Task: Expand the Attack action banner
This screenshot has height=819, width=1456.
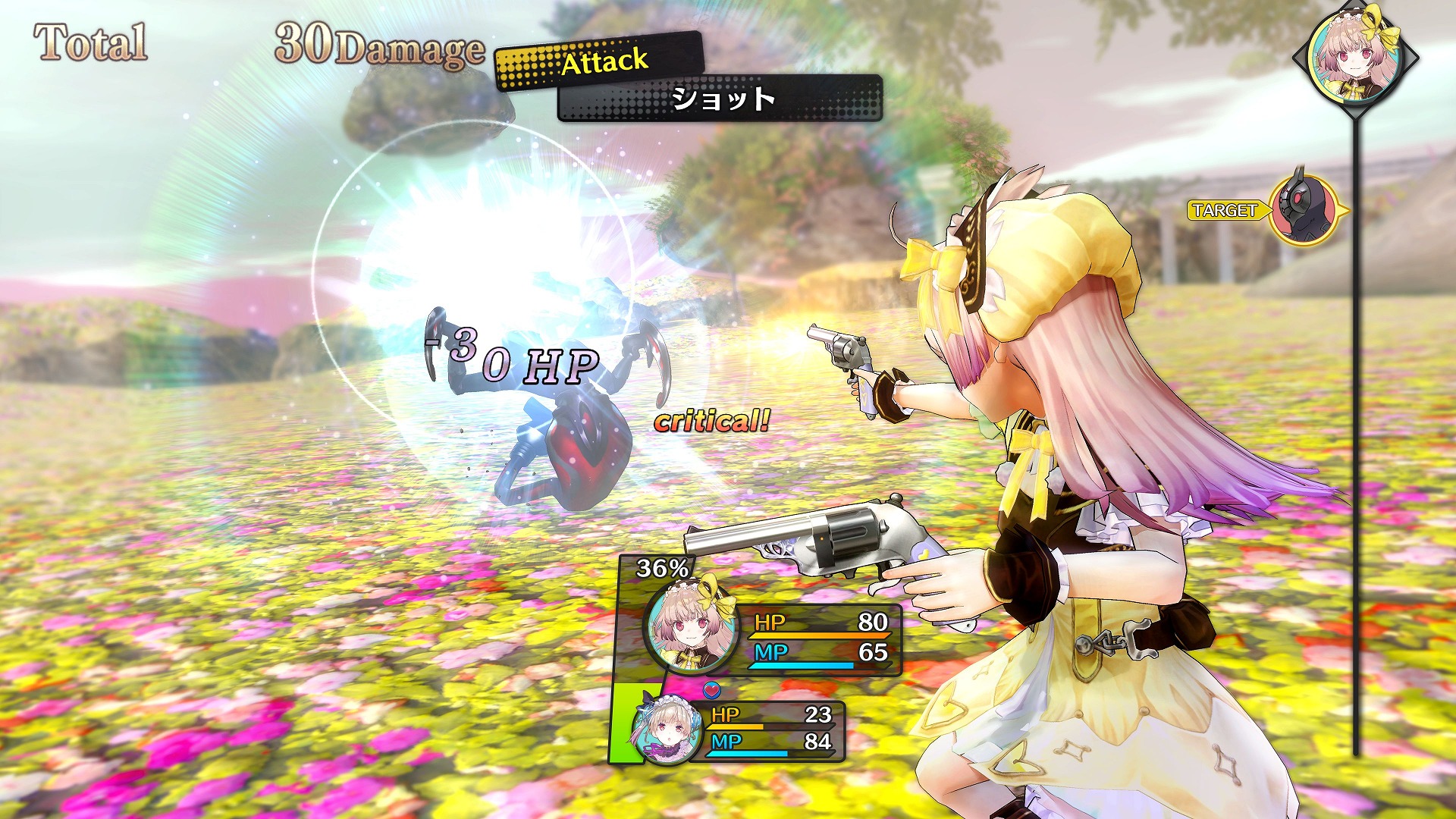Action: click(601, 64)
